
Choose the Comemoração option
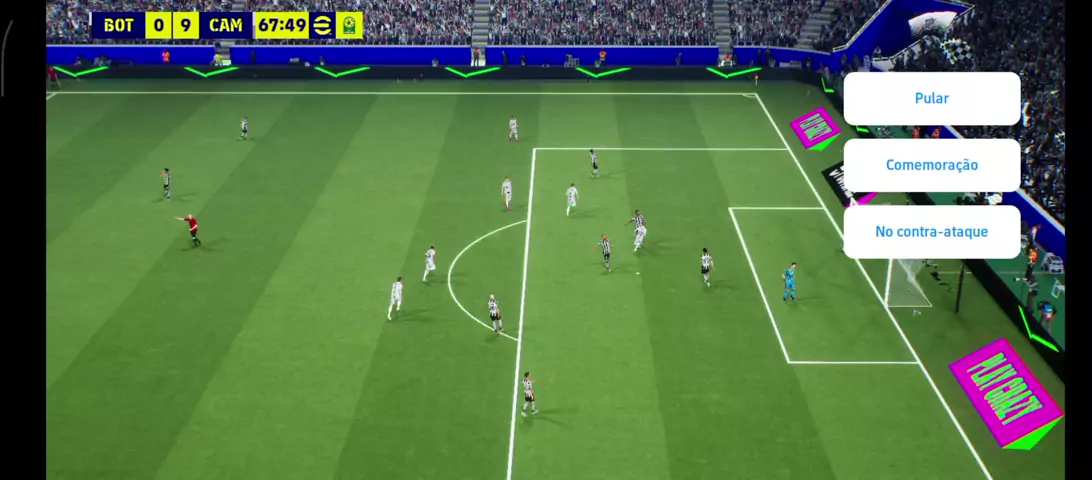click(x=931, y=165)
